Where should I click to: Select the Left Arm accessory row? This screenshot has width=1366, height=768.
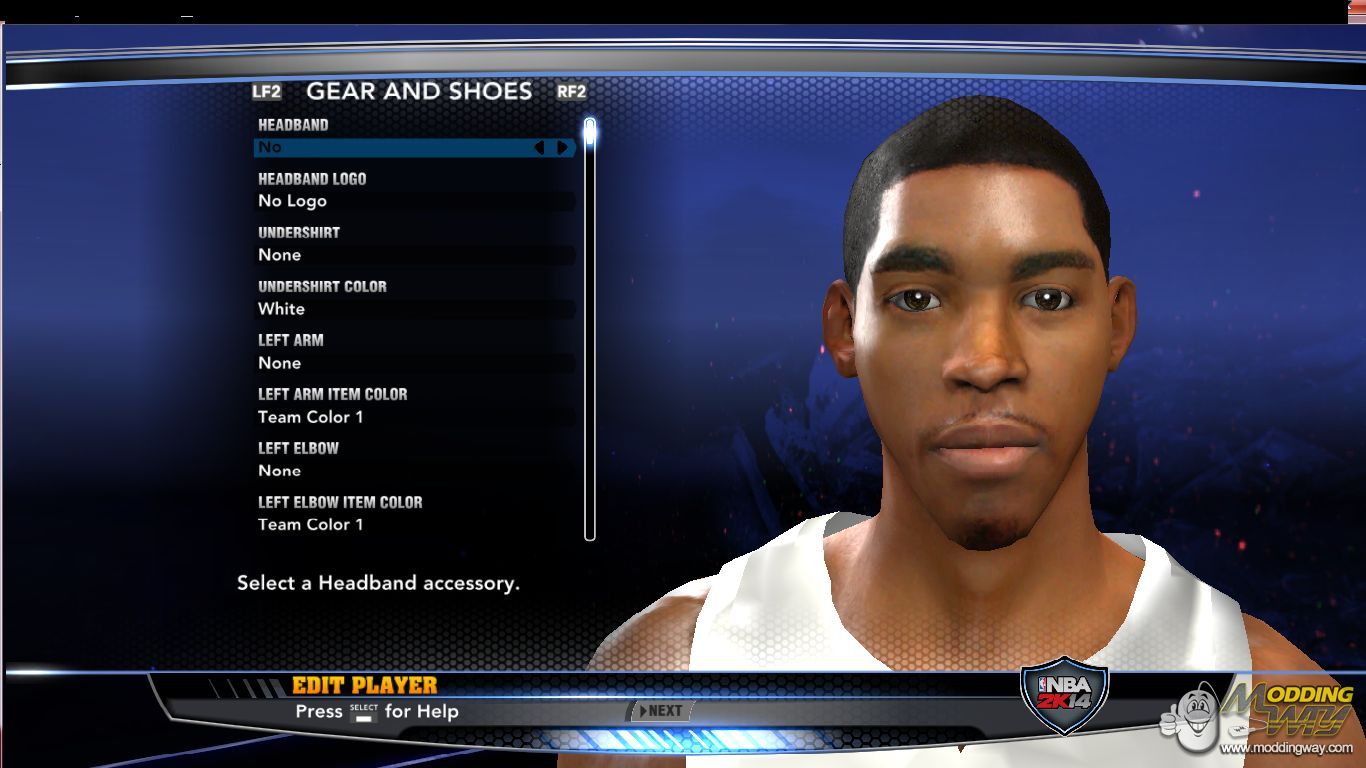(x=414, y=363)
